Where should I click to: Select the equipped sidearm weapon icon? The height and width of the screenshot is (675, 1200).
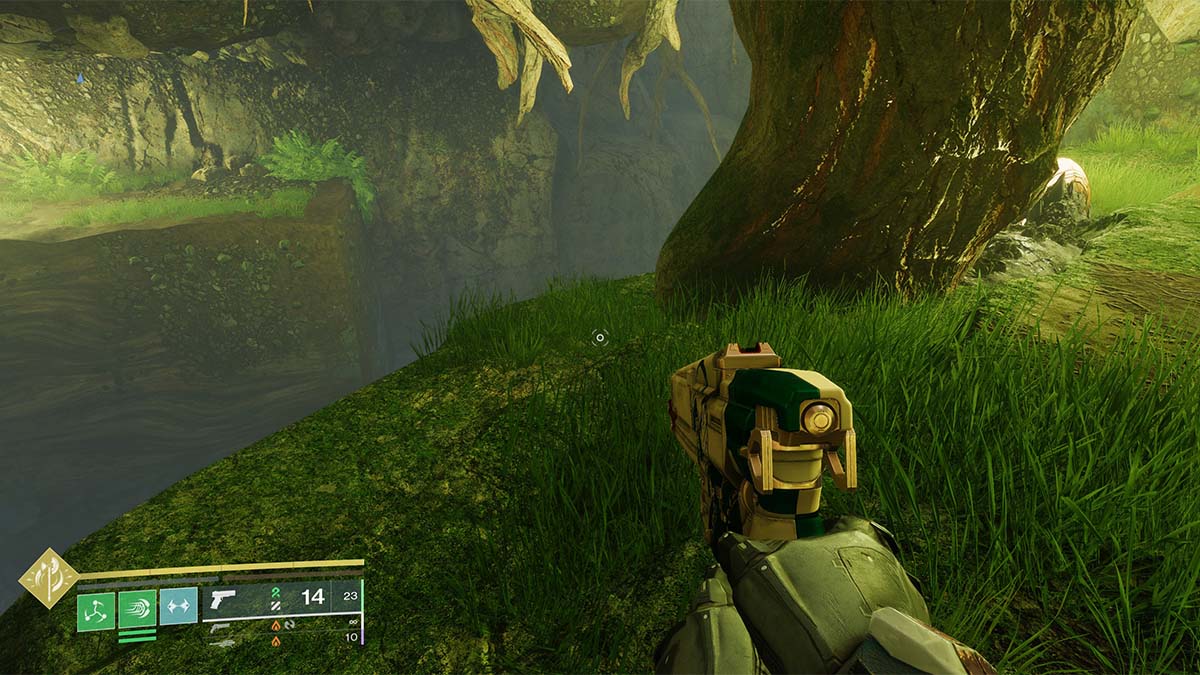point(223,598)
